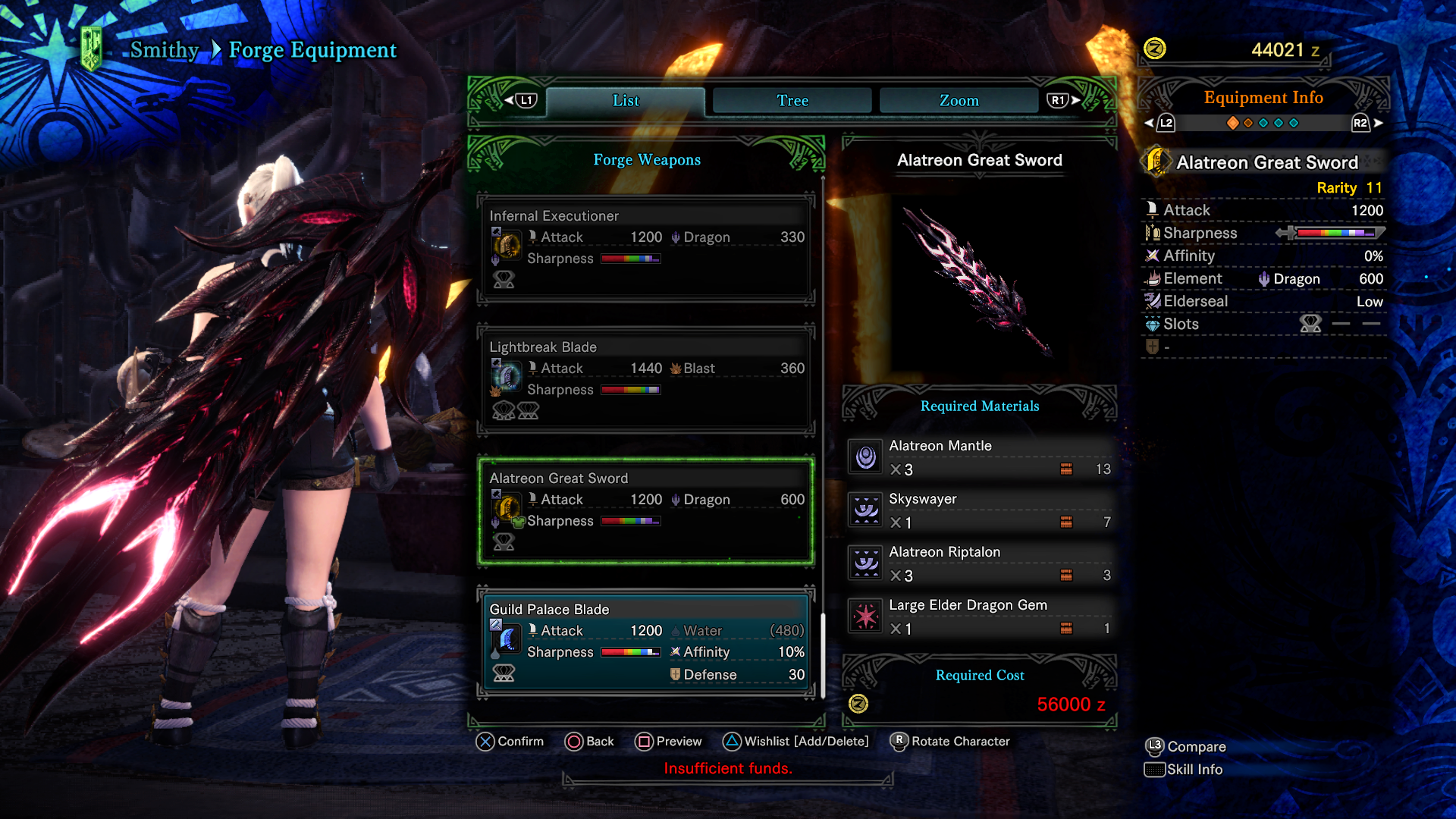Open the Tree view tab
Image resolution: width=1456 pixels, height=819 pixels.
[x=792, y=101]
